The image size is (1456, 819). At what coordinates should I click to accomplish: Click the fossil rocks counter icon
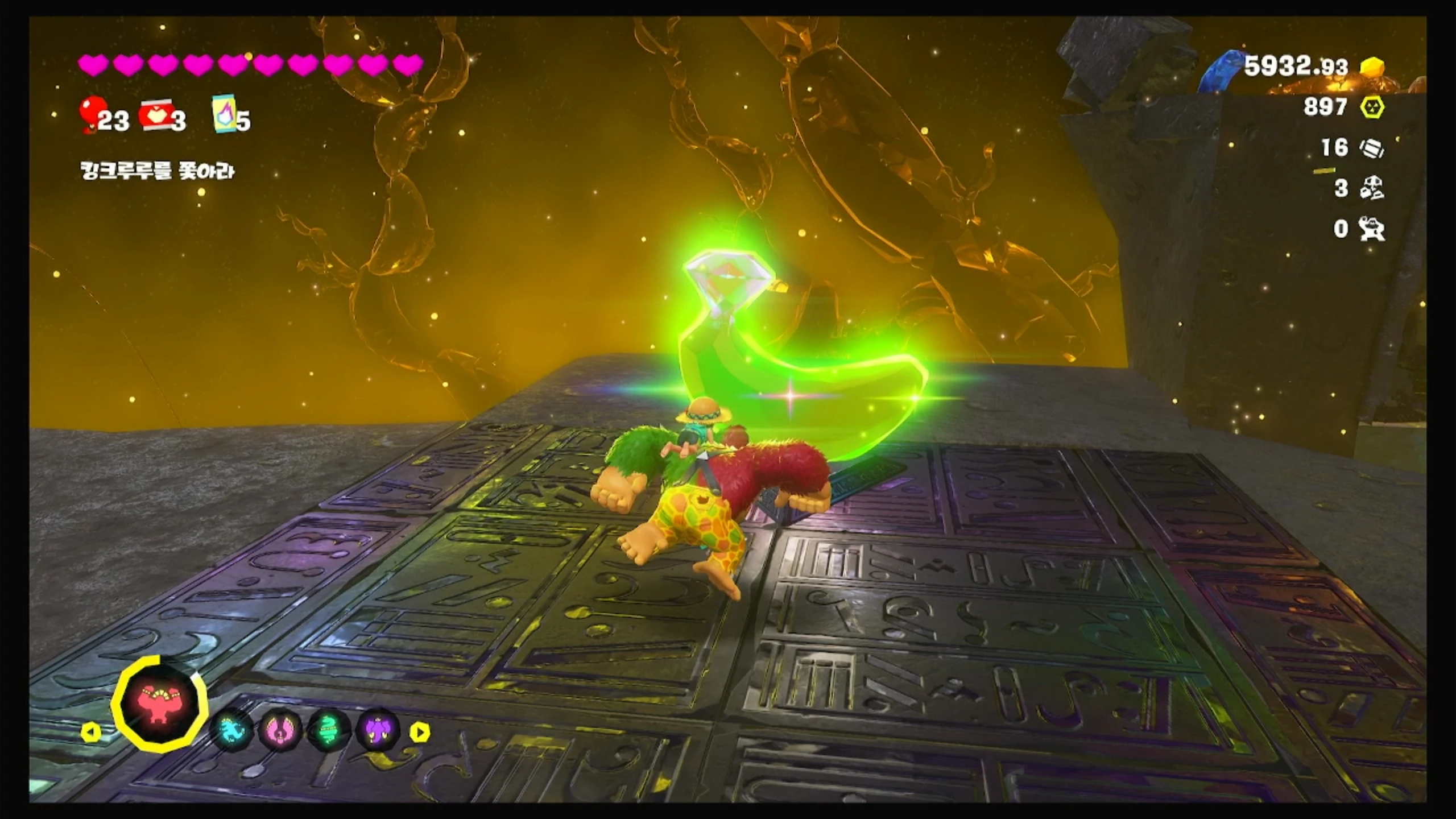1372,189
